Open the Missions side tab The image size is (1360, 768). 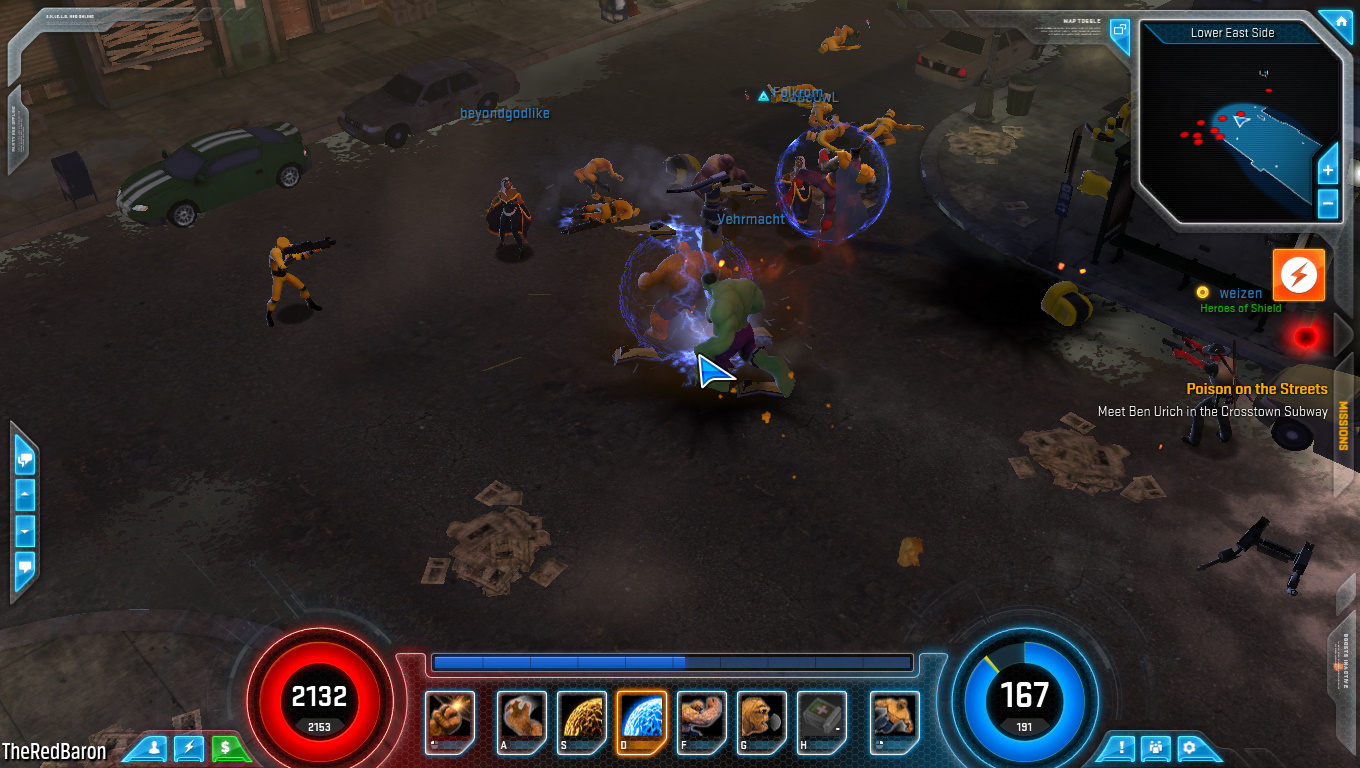click(x=1343, y=425)
